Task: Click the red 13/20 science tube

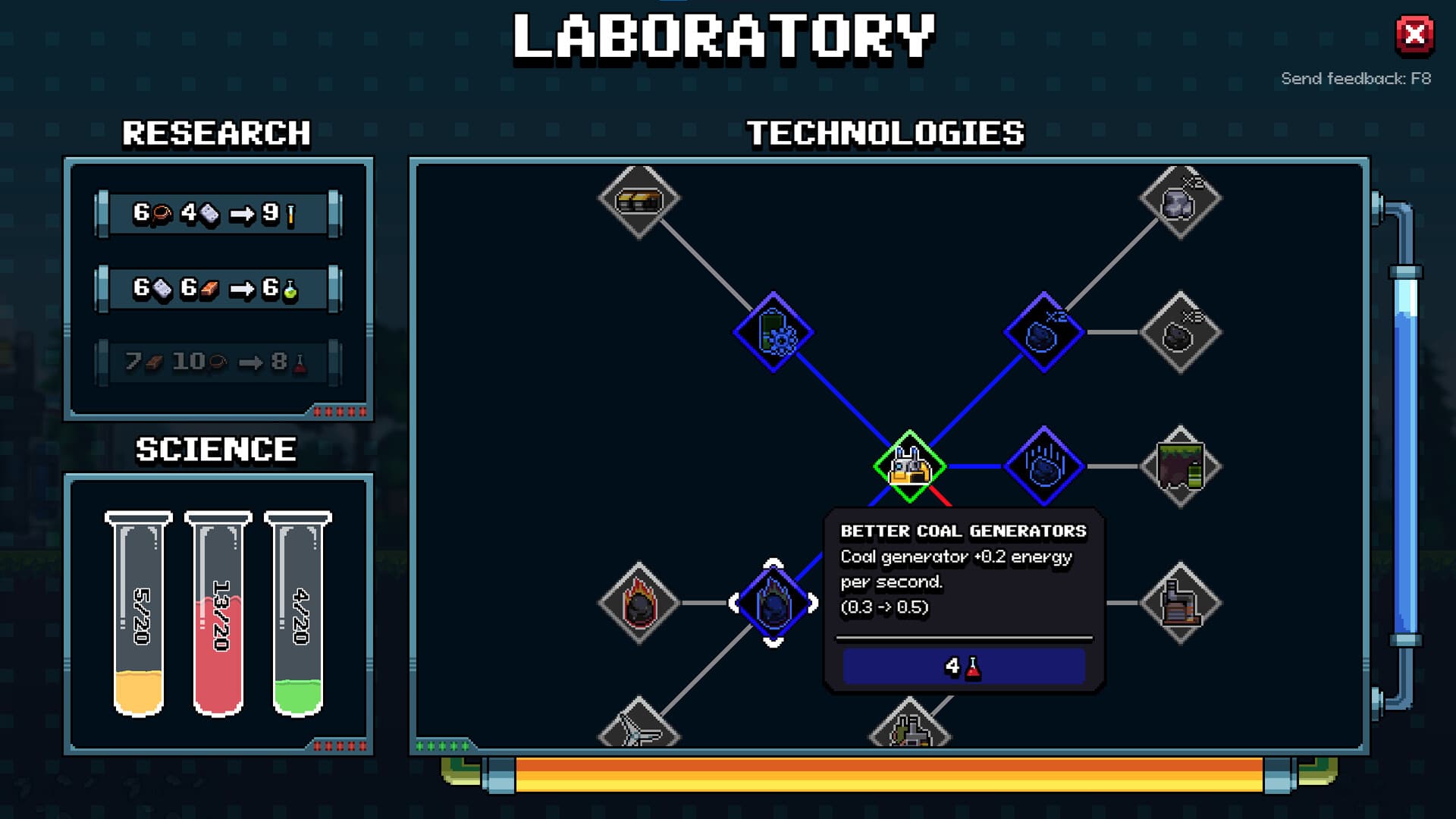Action: click(218, 614)
